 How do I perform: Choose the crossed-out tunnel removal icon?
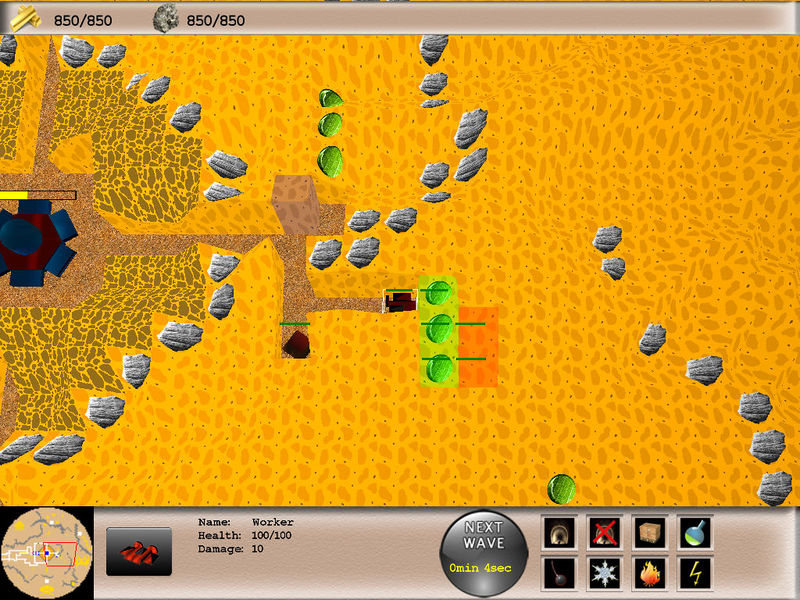605,532
